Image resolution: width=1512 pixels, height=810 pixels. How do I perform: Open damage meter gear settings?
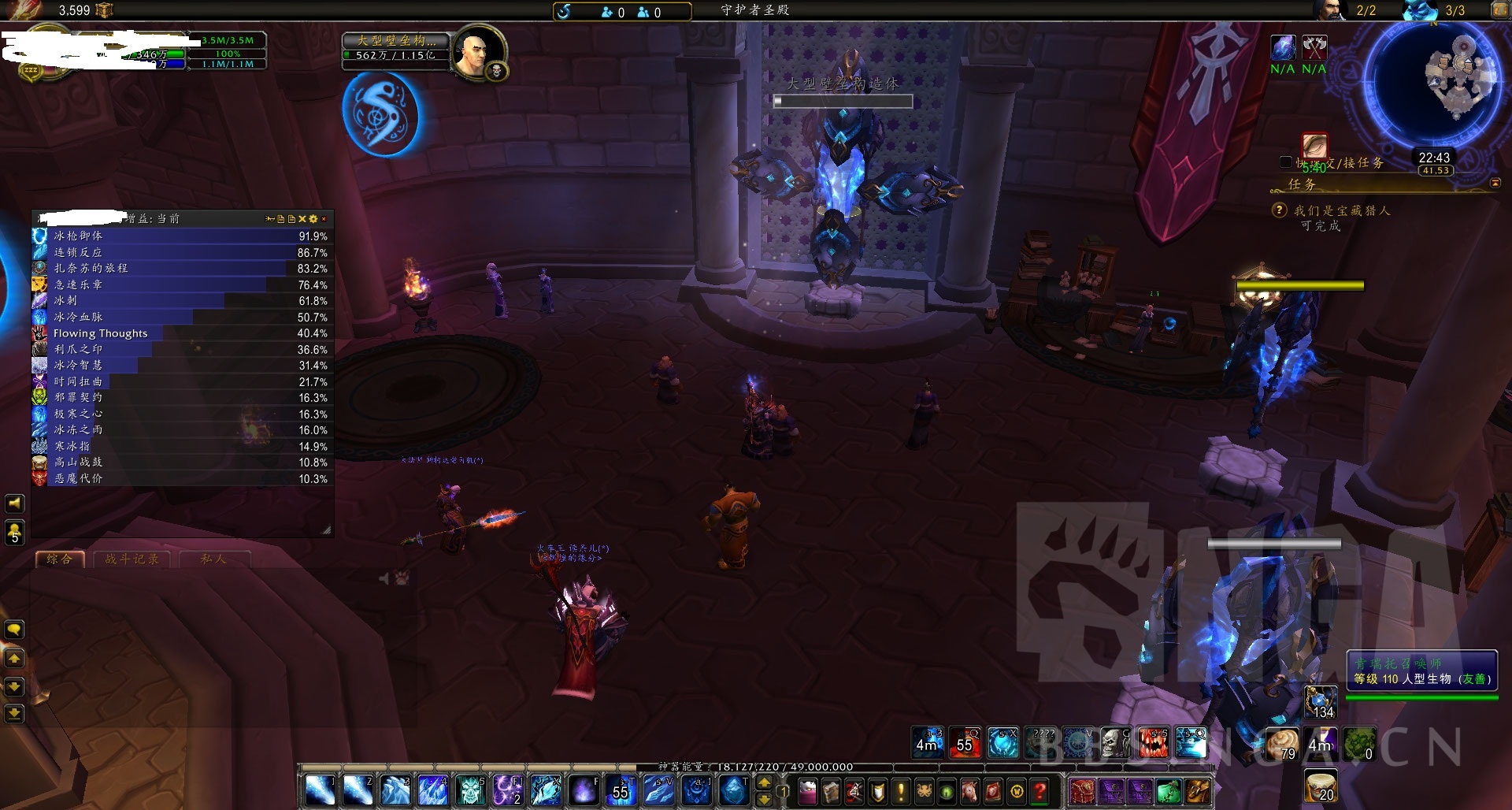click(x=313, y=219)
